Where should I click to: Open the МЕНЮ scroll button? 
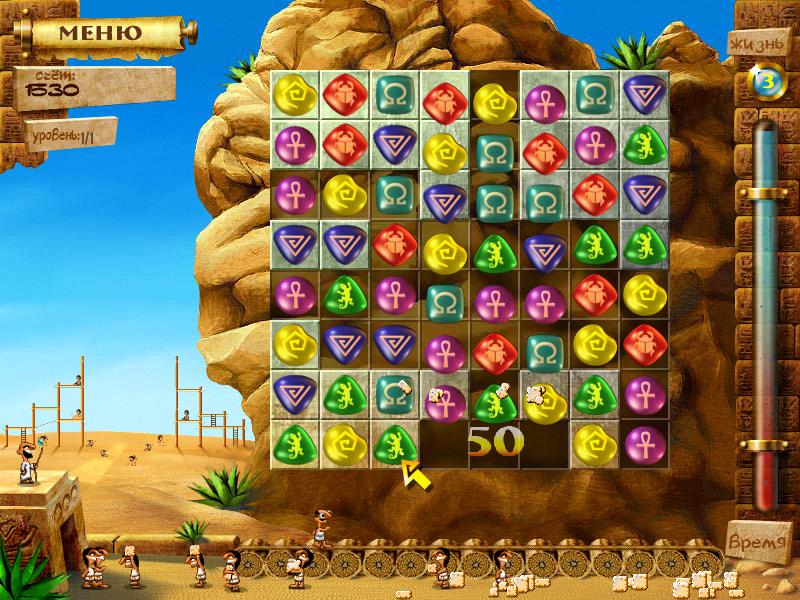98,32
